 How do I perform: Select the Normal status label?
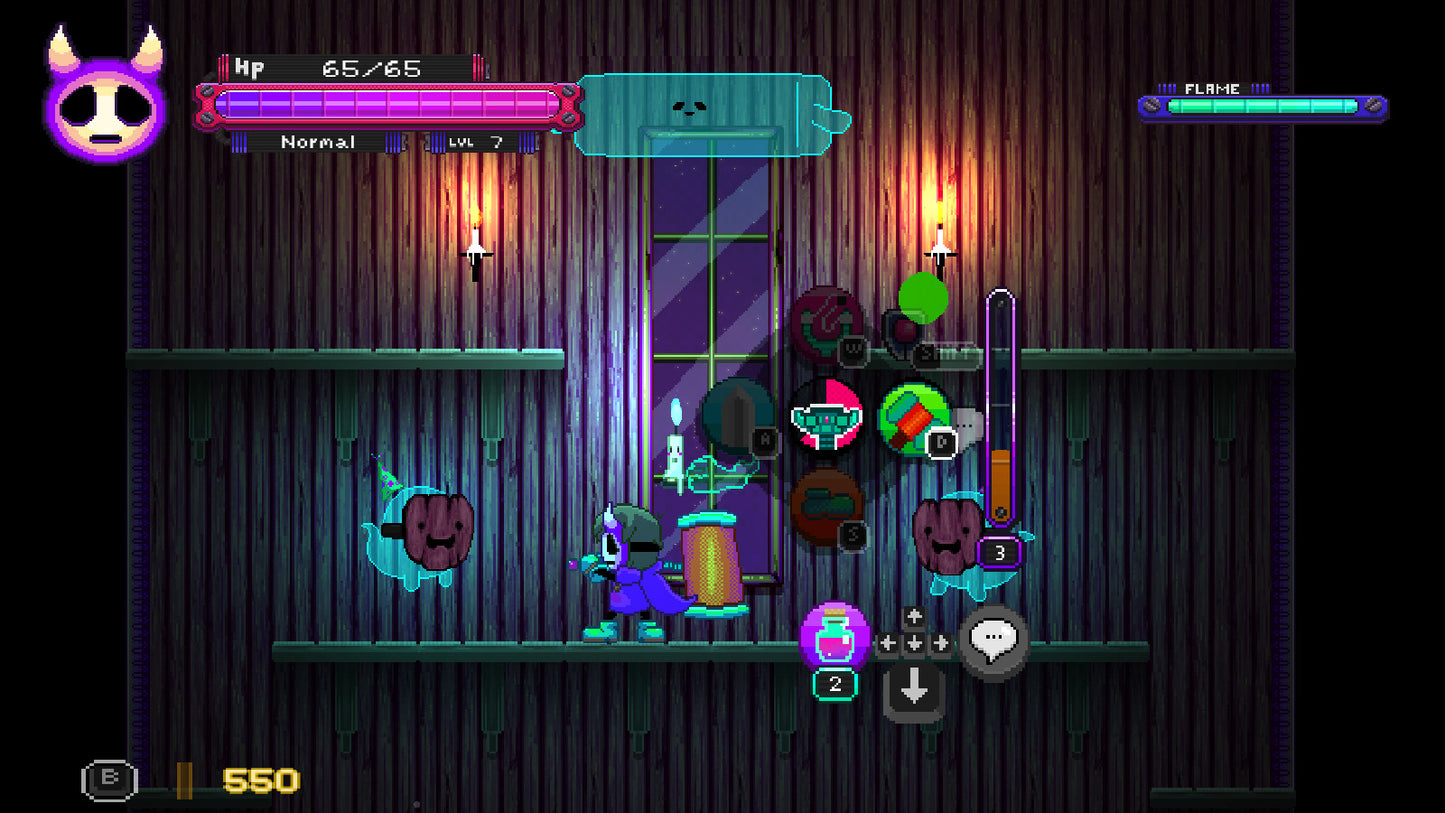[x=318, y=142]
